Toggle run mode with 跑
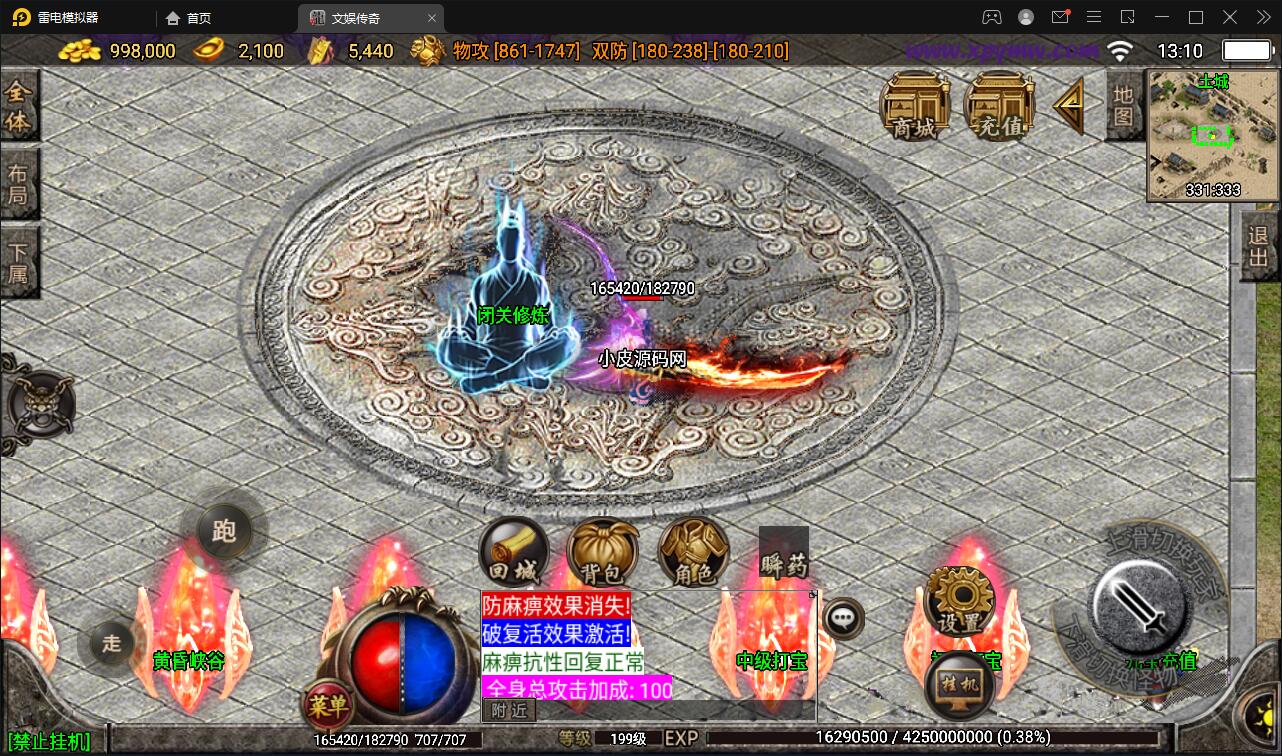This screenshot has width=1282, height=756. coord(223,530)
